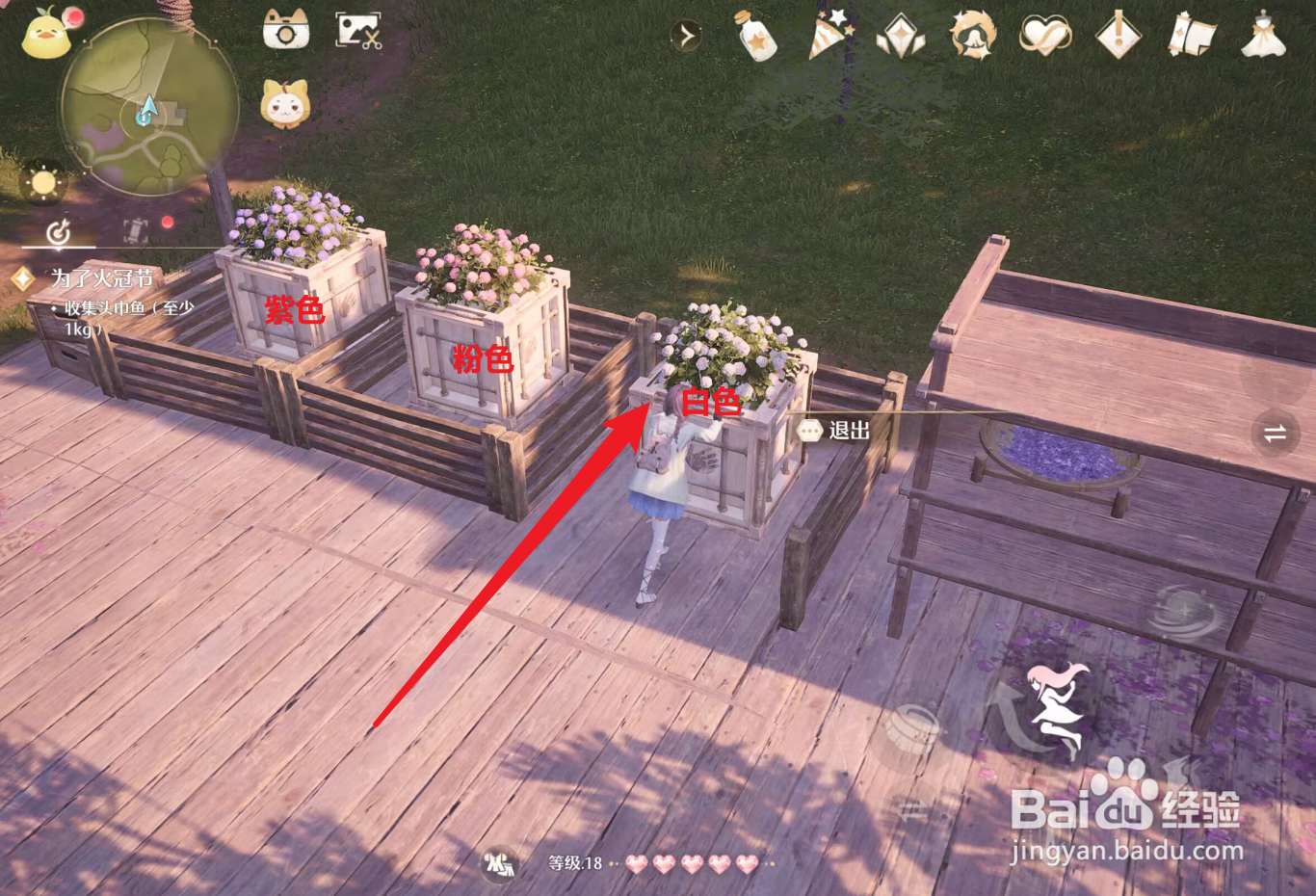
Task: Click the heart progress bar beside 等级.18
Action: [x=694, y=864]
